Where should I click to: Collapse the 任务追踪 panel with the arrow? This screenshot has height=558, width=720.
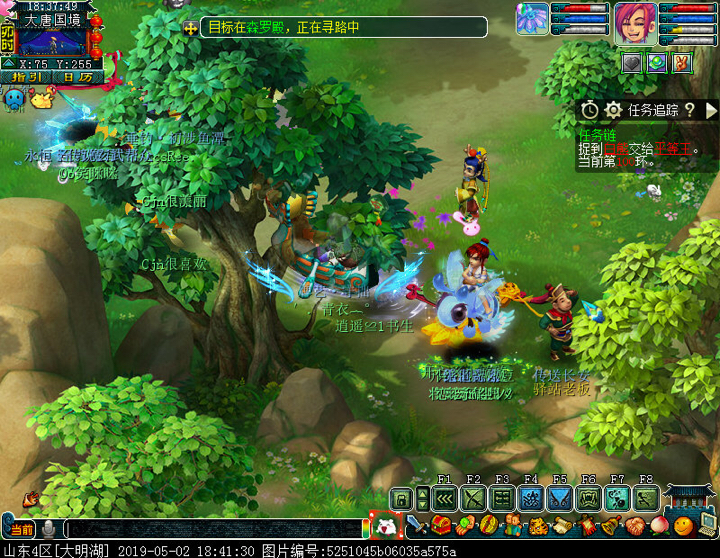click(711, 110)
